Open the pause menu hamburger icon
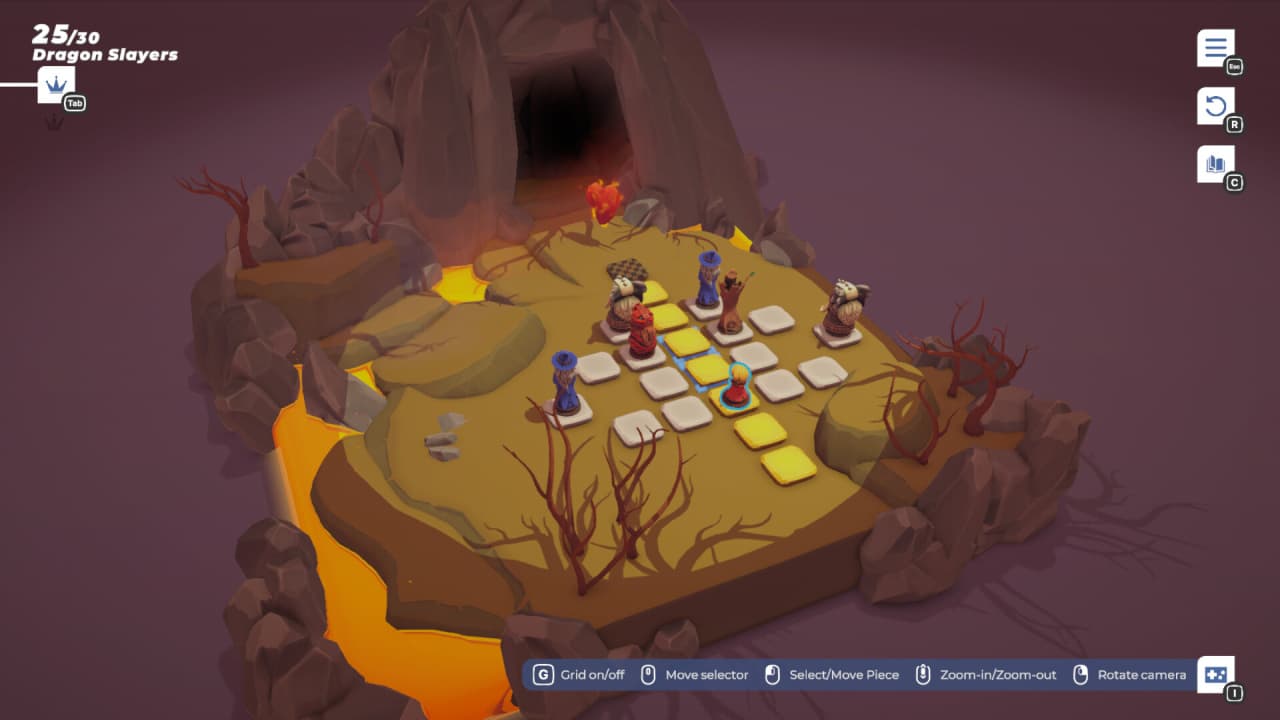Viewport: 1280px width, 720px height. pos(1215,45)
